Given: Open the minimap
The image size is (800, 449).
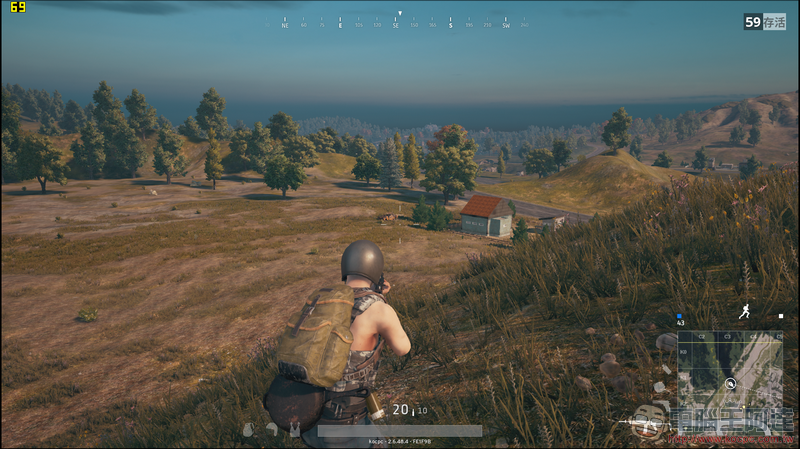Looking at the screenshot, I should [730, 382].
